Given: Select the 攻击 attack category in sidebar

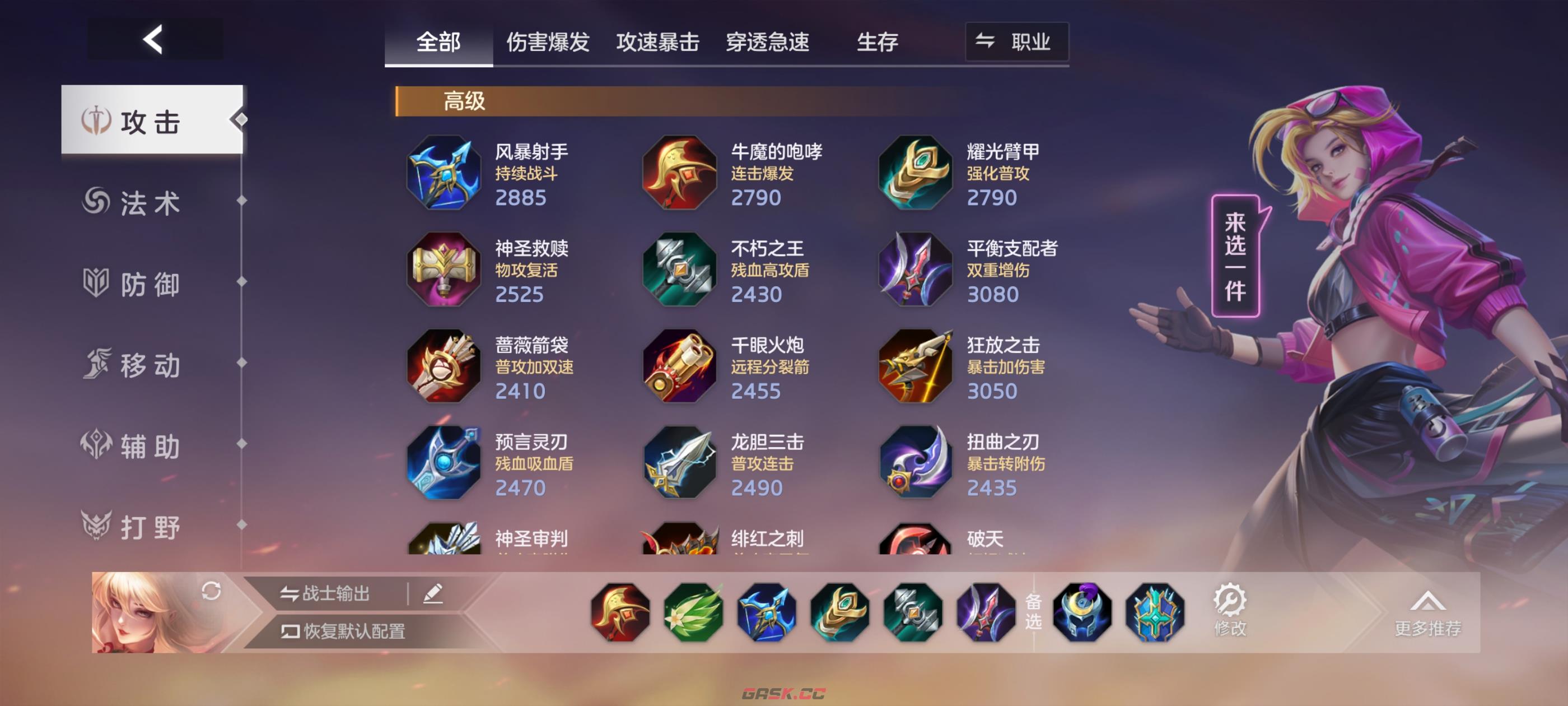Looking at the screenshot, I should click(149, 122).
